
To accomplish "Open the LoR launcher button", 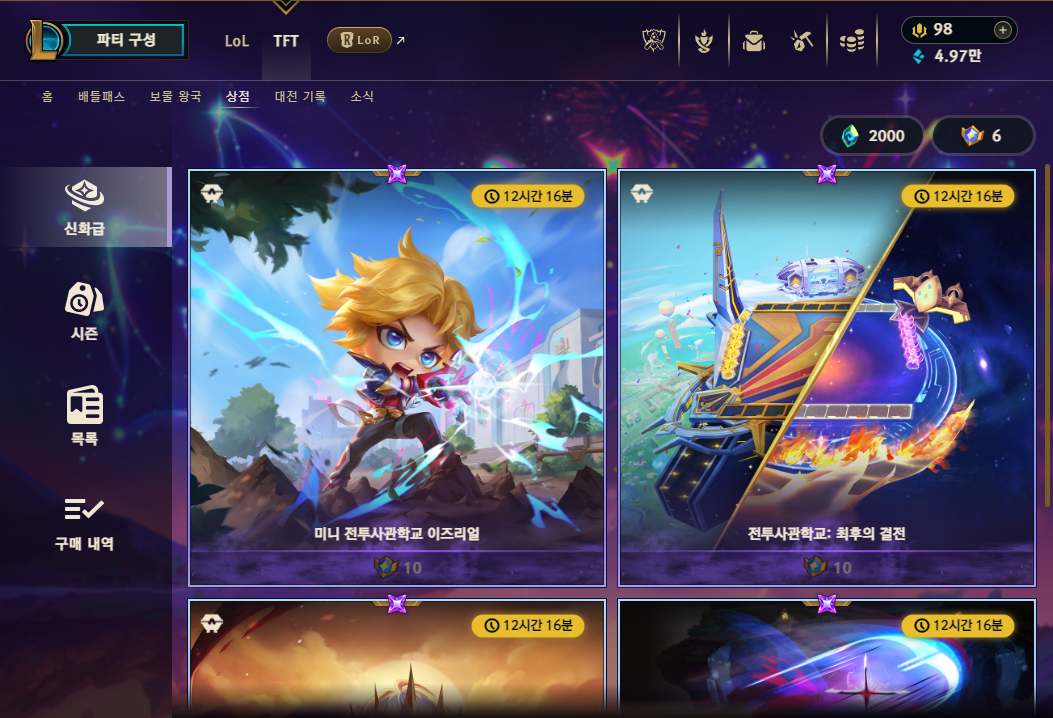I will tap(359, 41).
